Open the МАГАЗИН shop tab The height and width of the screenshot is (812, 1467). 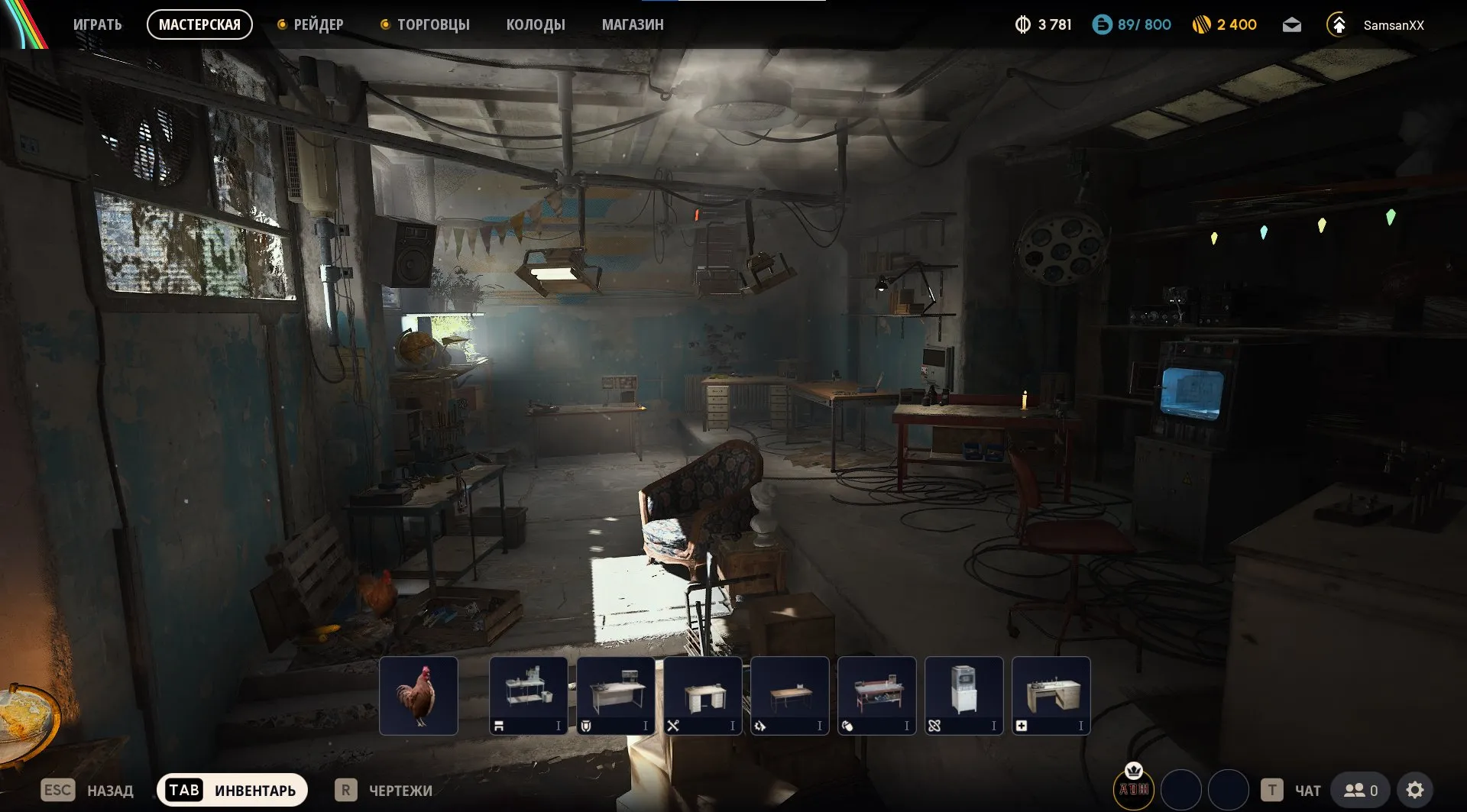[x=633, y=24]
